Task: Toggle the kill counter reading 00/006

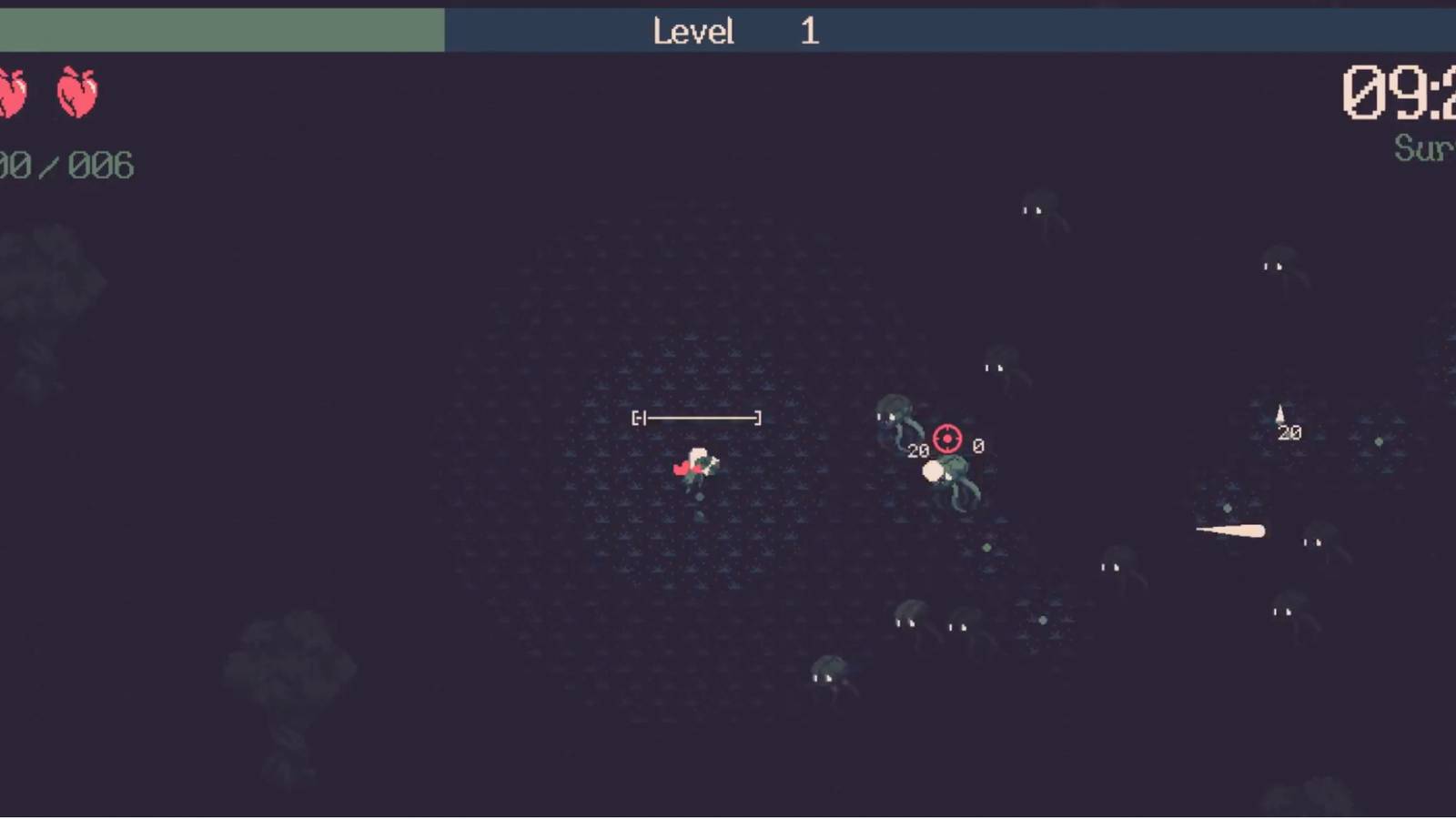Action: (66, 166)
